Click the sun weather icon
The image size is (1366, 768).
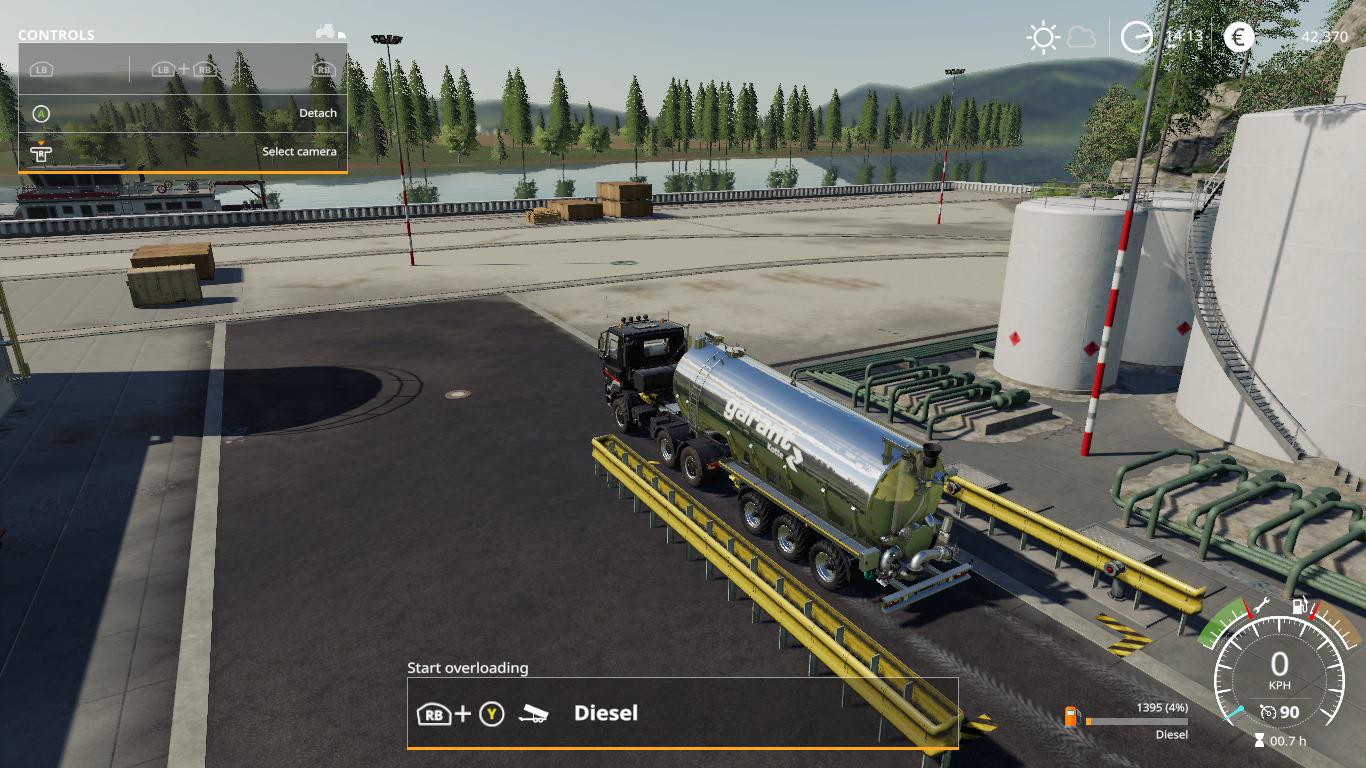[x=1043, y=38]
